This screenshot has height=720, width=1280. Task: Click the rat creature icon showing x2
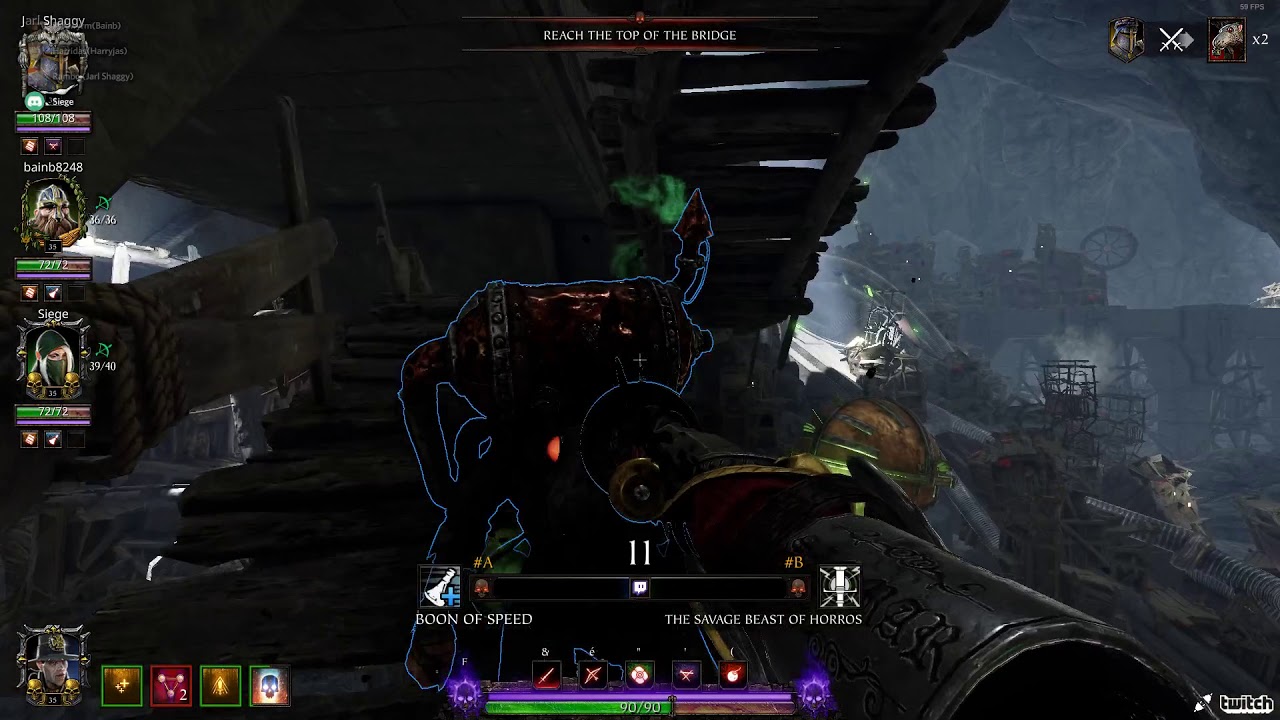pyautogui.click(x=1227, y=41)
